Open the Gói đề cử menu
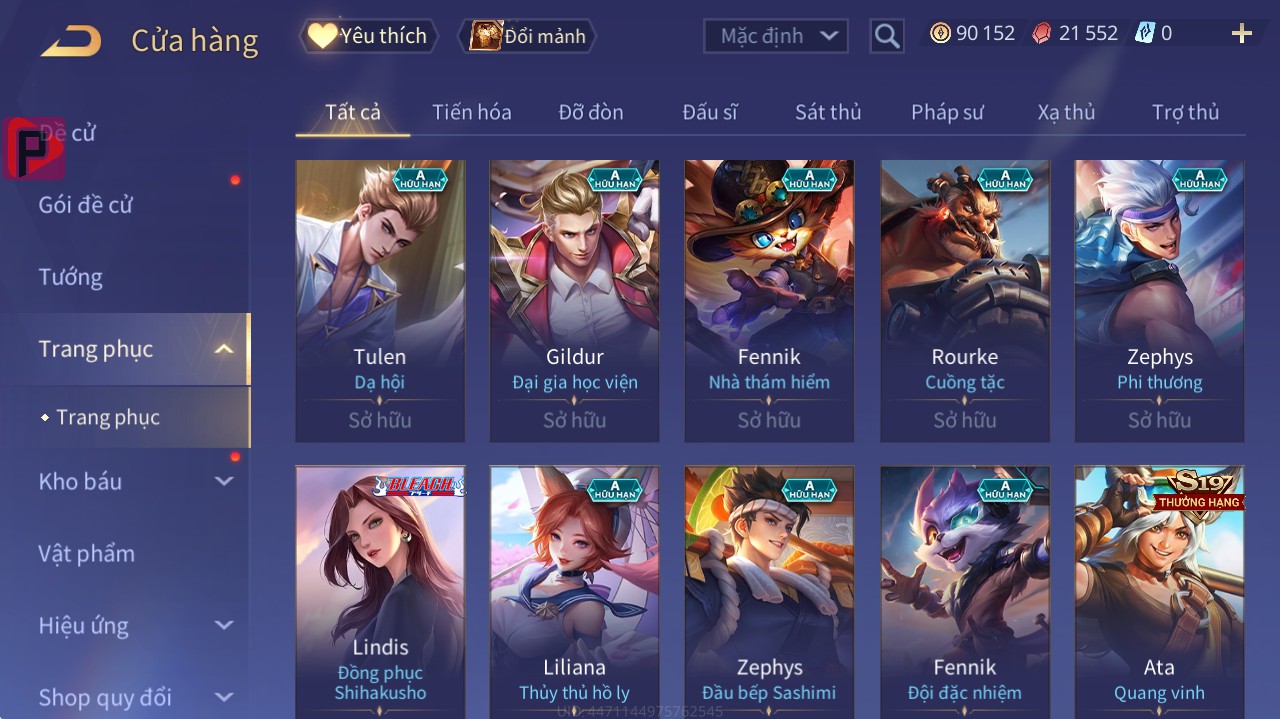Viewport: 1280px width, 719px height. [86, 205]
